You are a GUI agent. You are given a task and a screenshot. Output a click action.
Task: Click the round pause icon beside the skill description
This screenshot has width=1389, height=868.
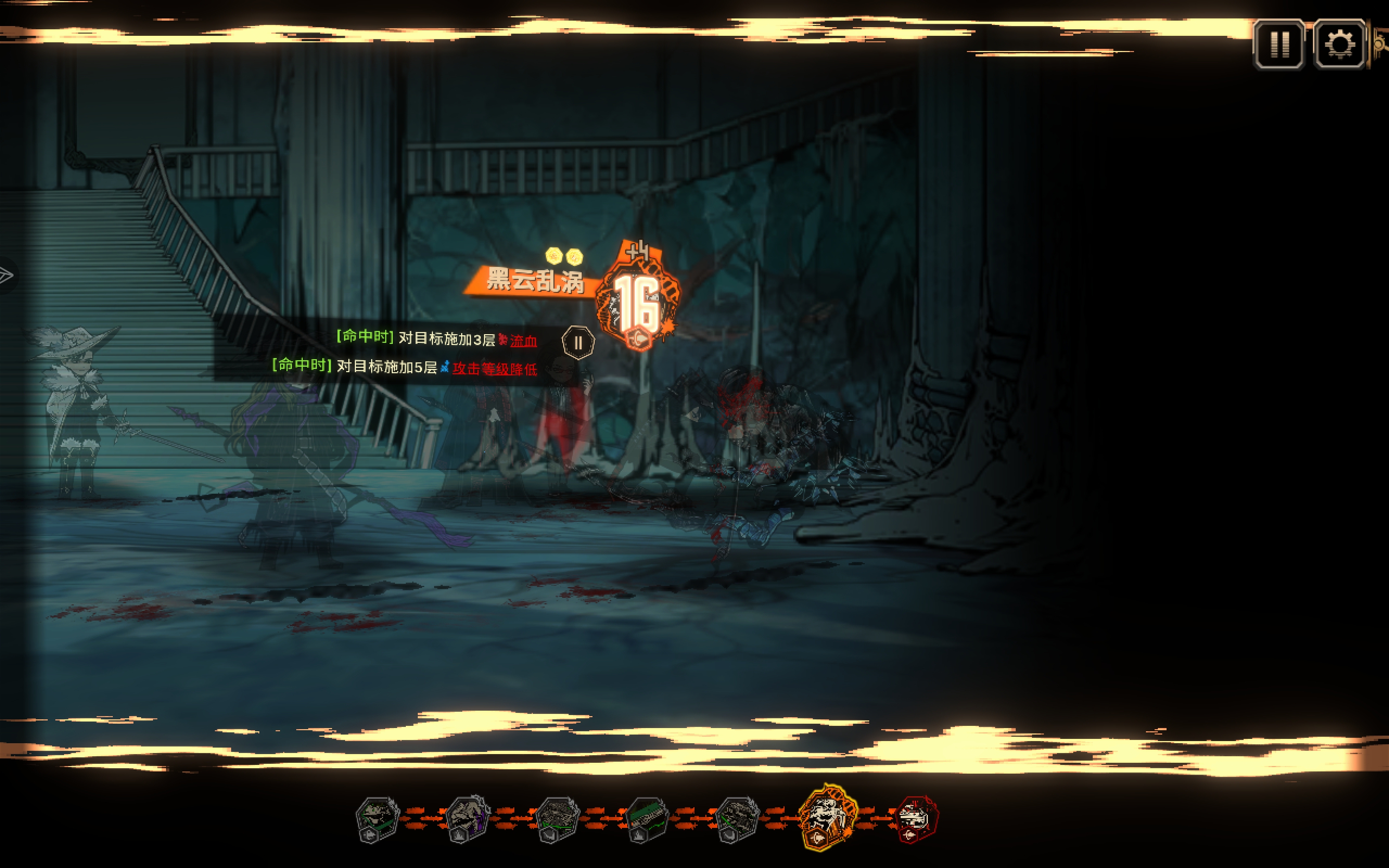577,343
